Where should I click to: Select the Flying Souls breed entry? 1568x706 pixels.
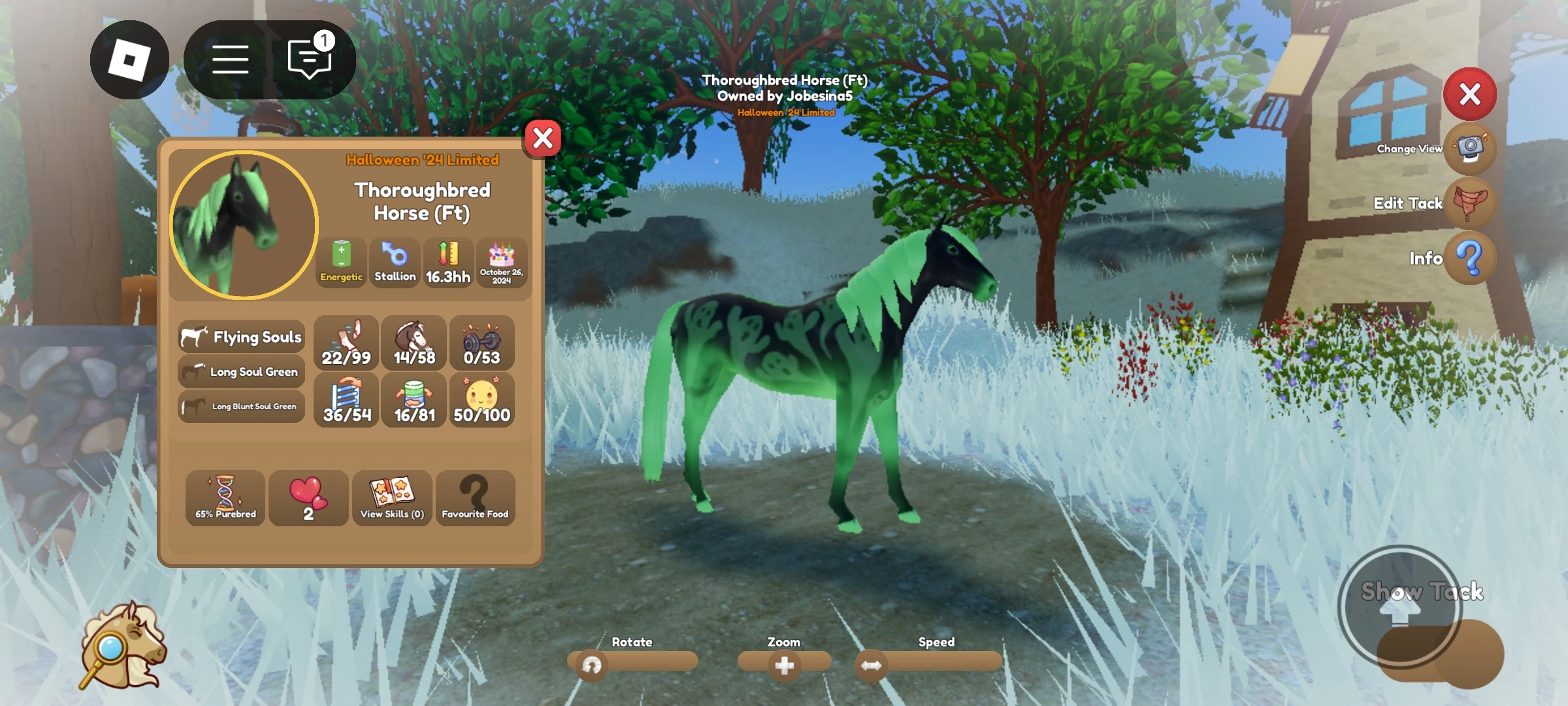[240, 336]
